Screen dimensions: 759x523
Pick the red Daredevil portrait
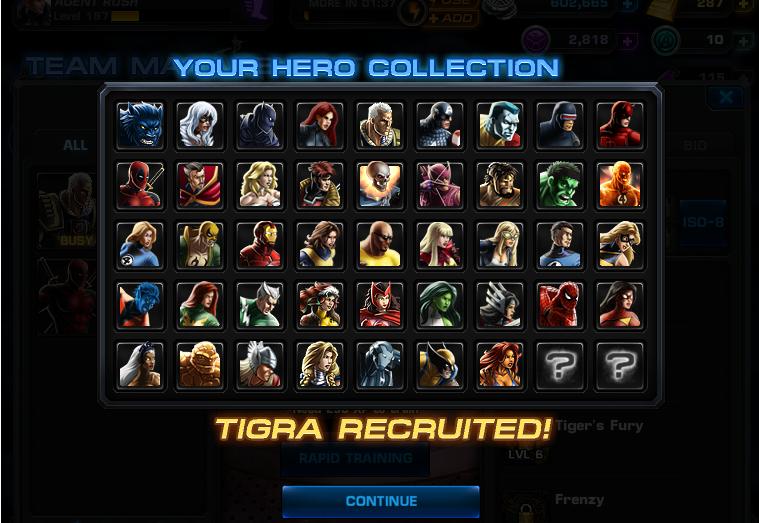620,126
